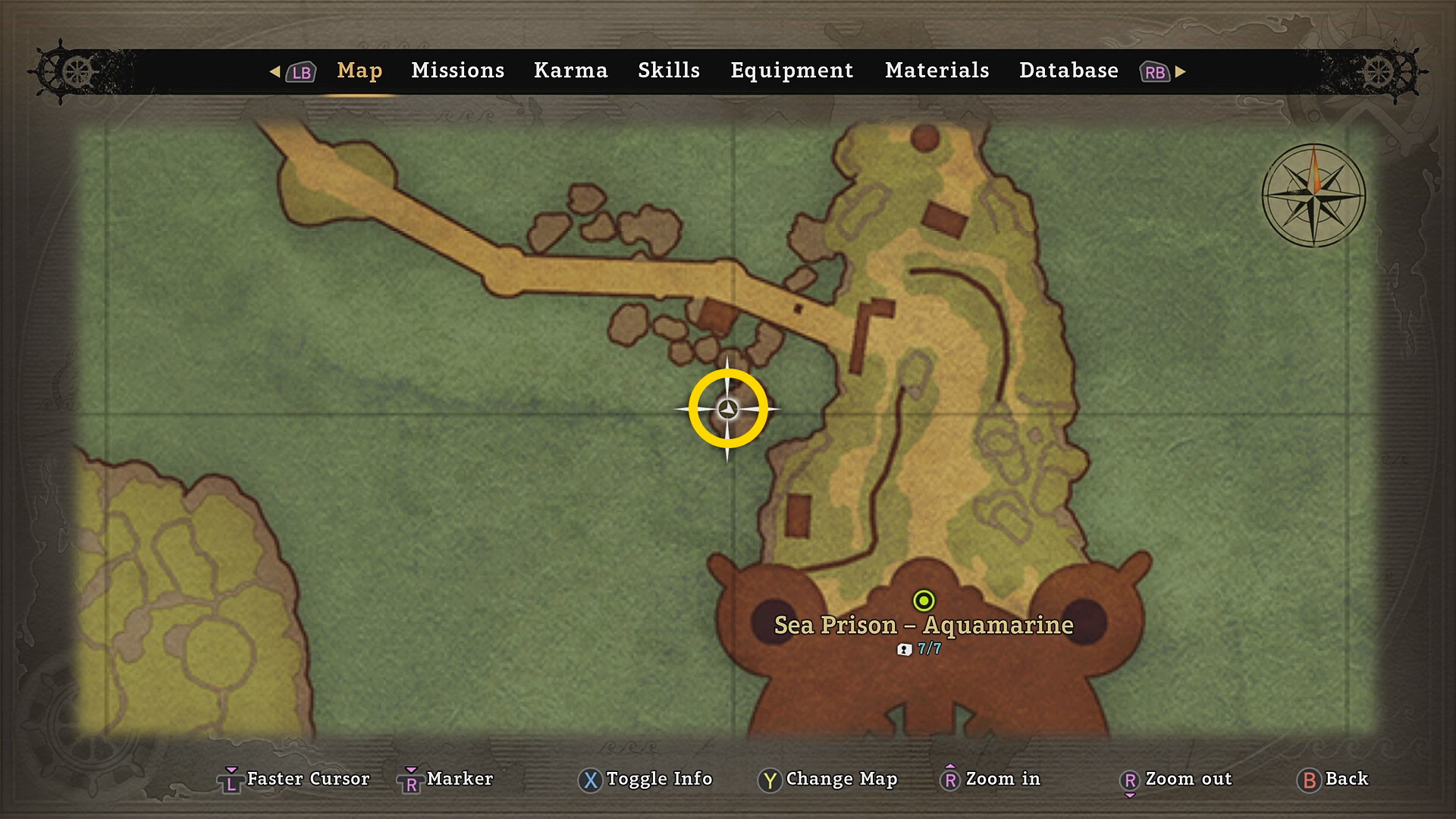Image resolution: width=1456 pixels, height=819 pixels.
Task: Switch to the Map tab
Action: pyautogui.click(x=359, y=71)
